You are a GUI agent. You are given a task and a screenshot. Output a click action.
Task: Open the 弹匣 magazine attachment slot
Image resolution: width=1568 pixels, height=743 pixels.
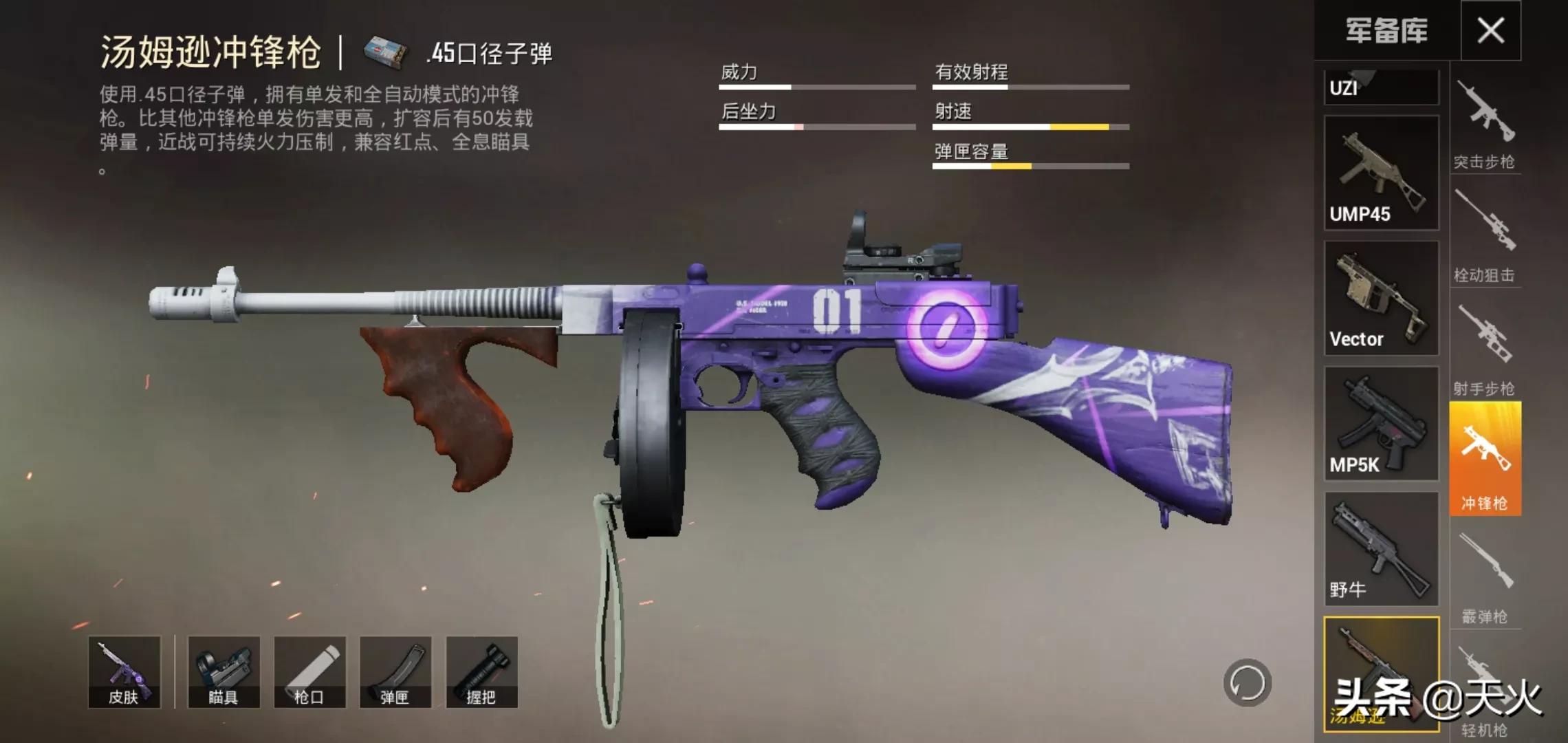coord(395,672)
